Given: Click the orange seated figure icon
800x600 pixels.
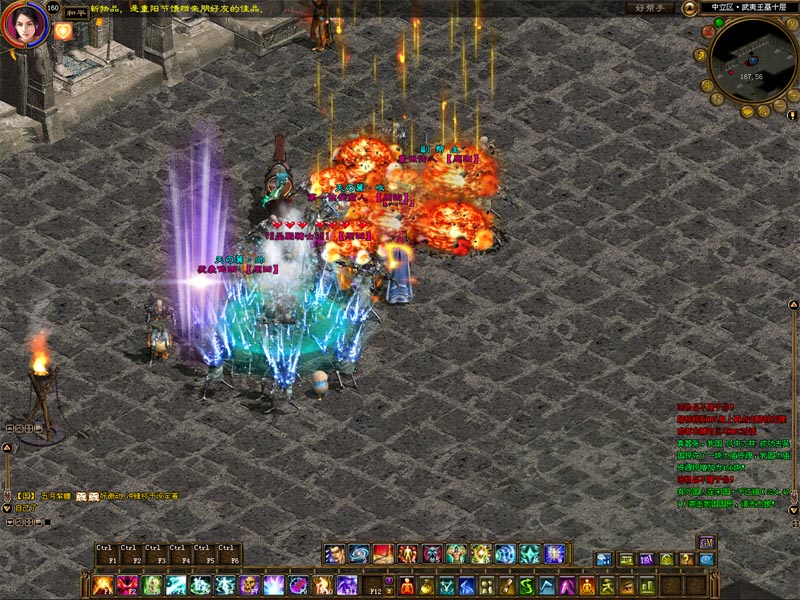Looking at the screenshot, I should coord(588,585).
